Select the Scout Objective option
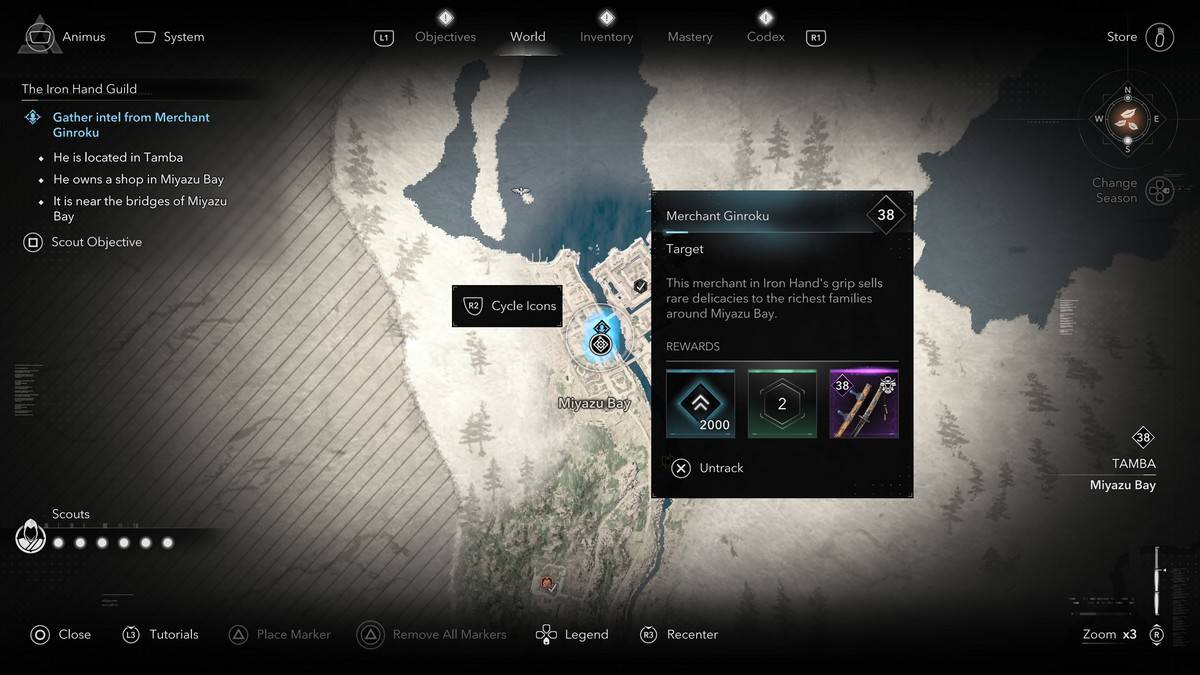 83,242
